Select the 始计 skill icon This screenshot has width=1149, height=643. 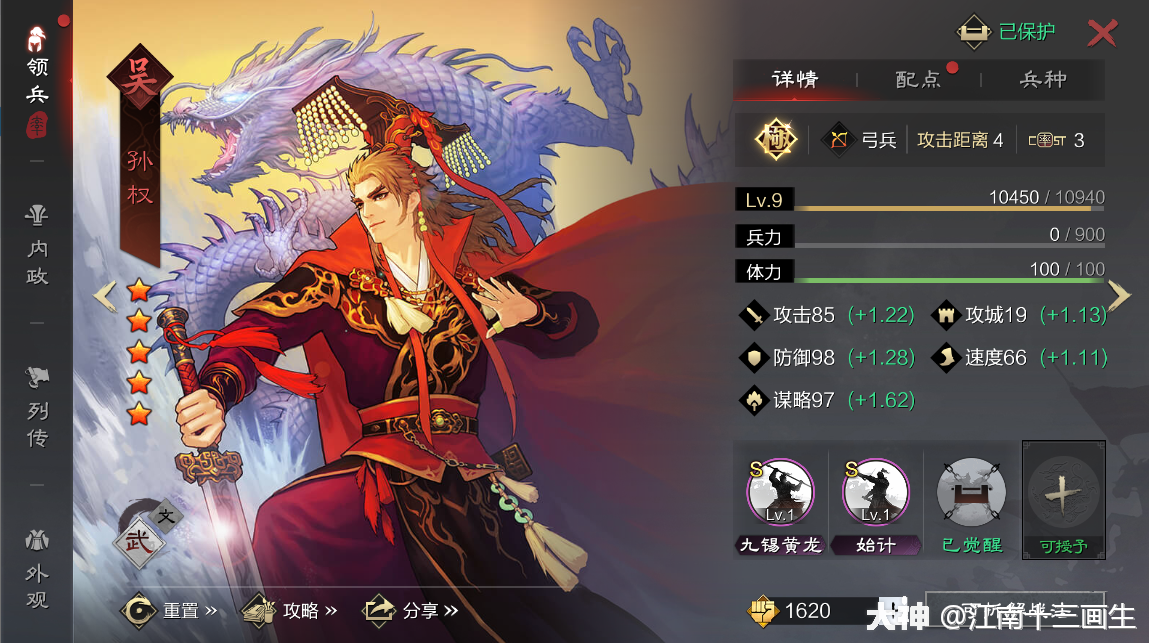point(876,492)
